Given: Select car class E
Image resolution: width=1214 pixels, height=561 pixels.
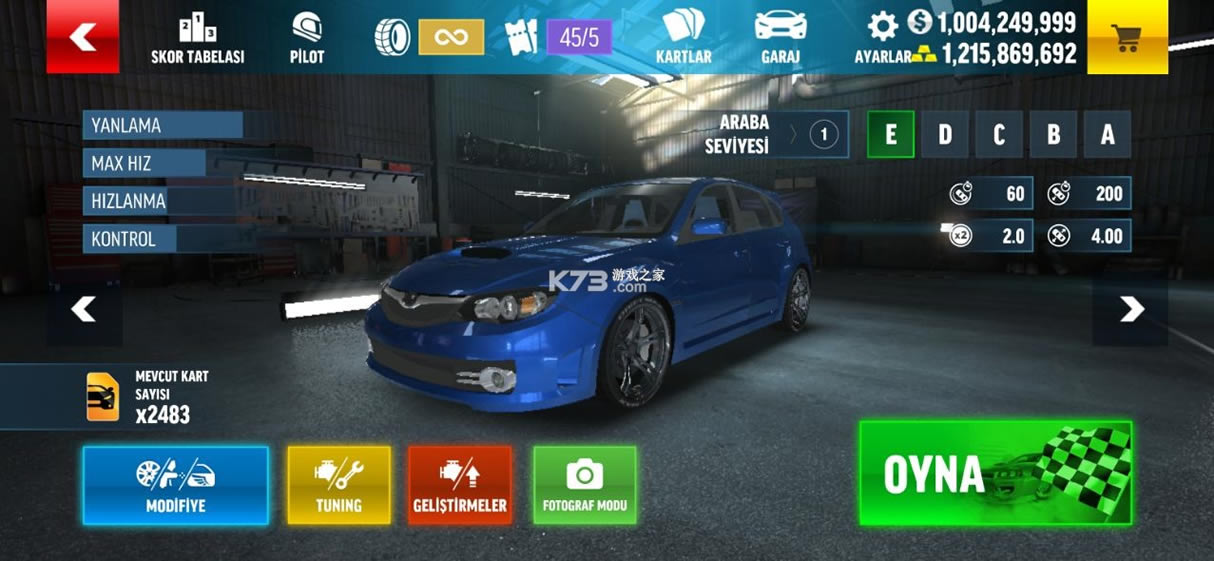Looking at the screenshot, I should coord(890,135).
